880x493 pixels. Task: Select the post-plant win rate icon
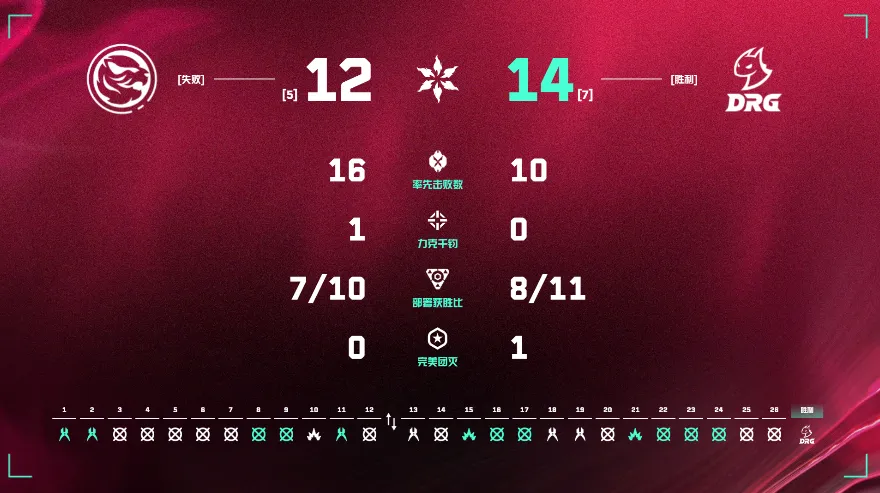click(x=438, y=279)
